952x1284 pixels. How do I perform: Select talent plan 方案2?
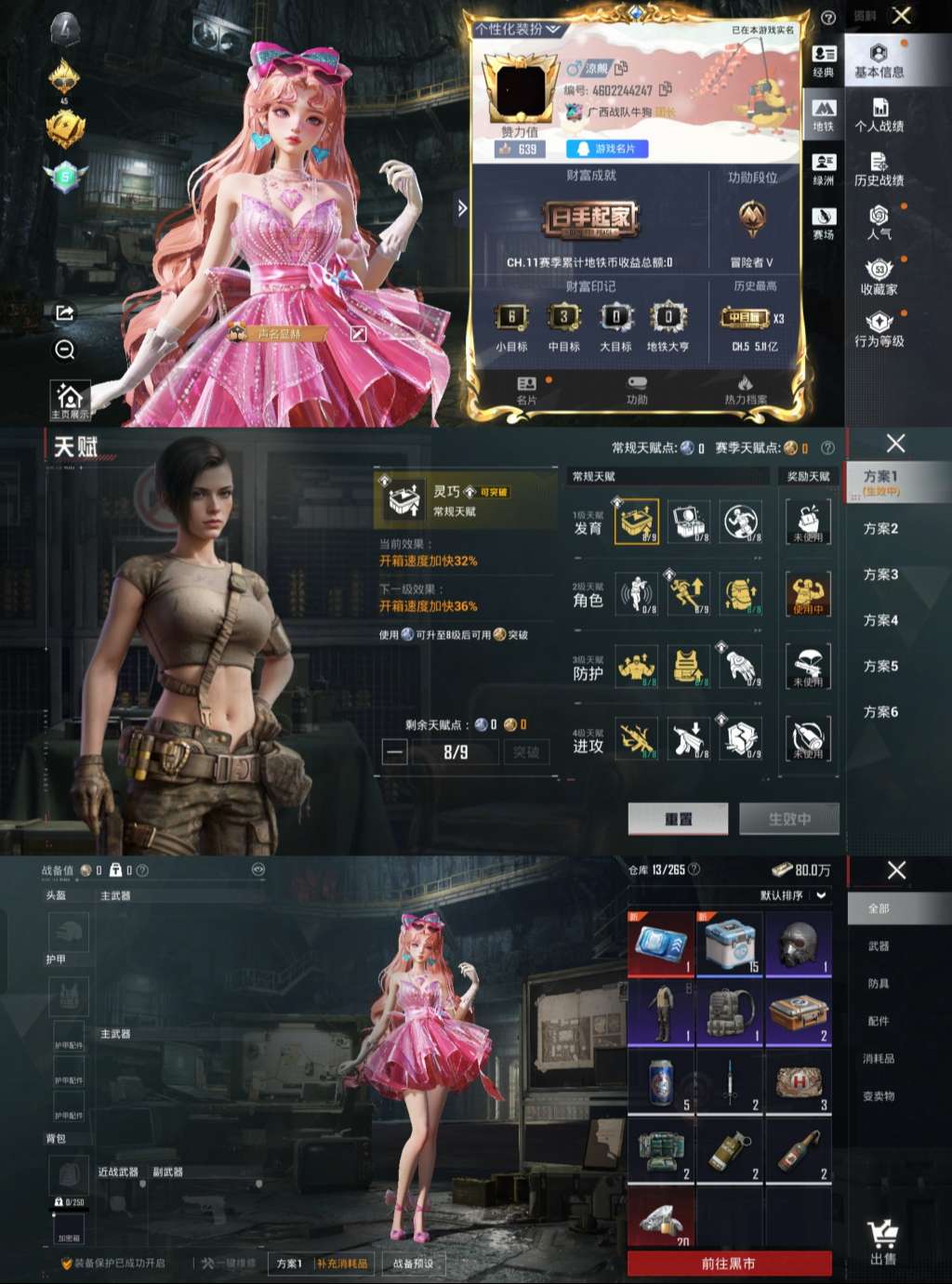click(880, 528)
